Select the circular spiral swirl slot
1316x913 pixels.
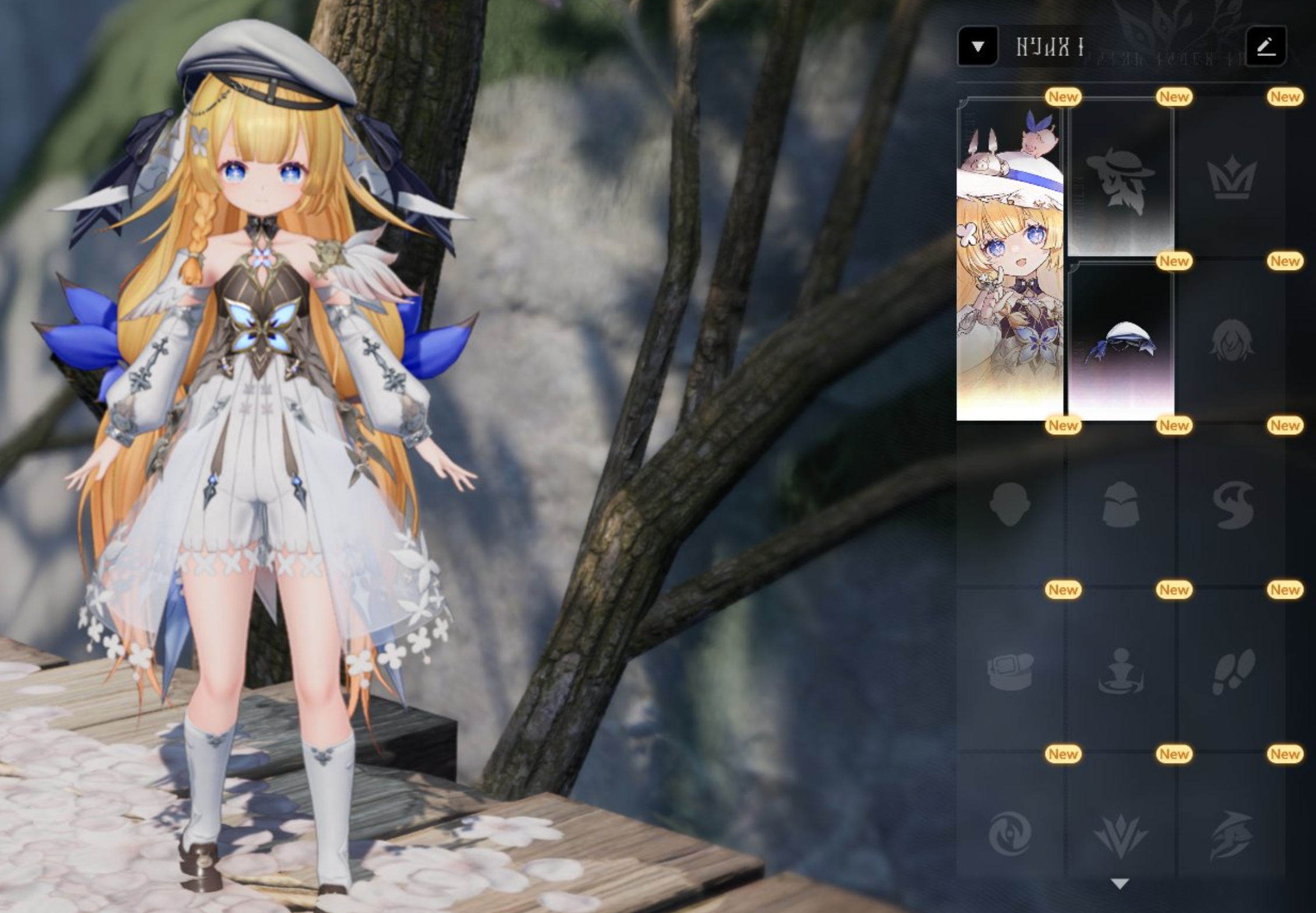(1009, 834)
